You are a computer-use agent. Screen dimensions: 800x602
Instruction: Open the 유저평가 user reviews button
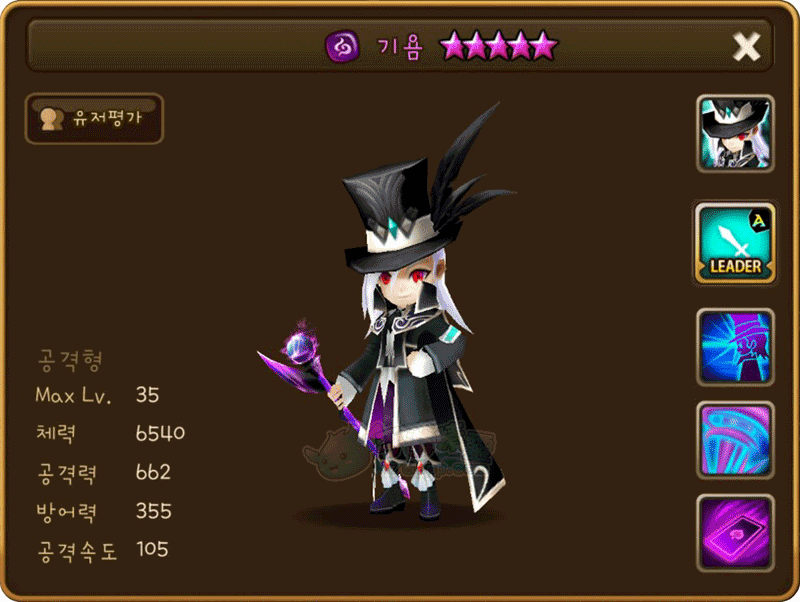pyautogui.click(x=94, y=118)
